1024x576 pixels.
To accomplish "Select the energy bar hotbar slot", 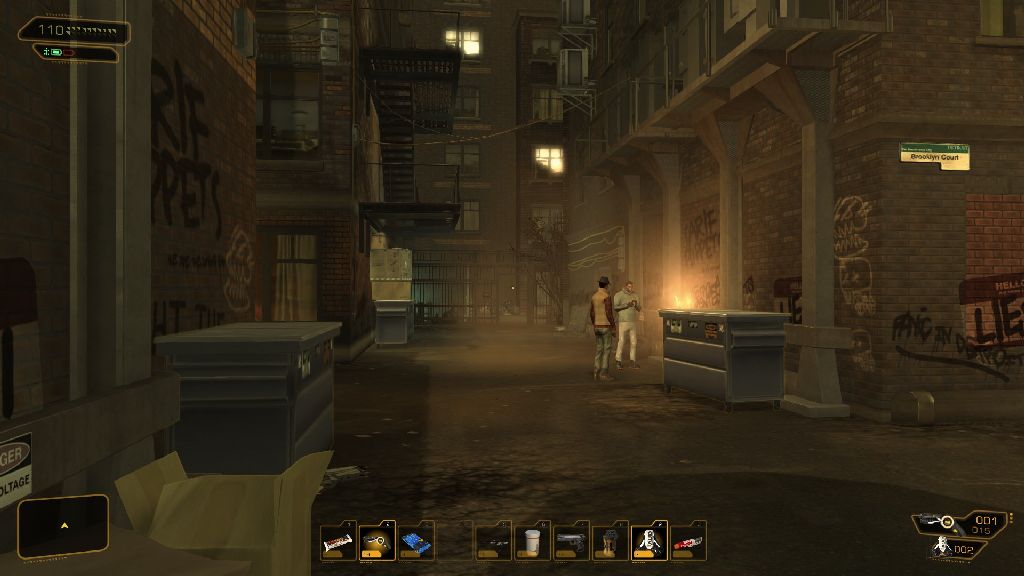I will tap(339, 542).
